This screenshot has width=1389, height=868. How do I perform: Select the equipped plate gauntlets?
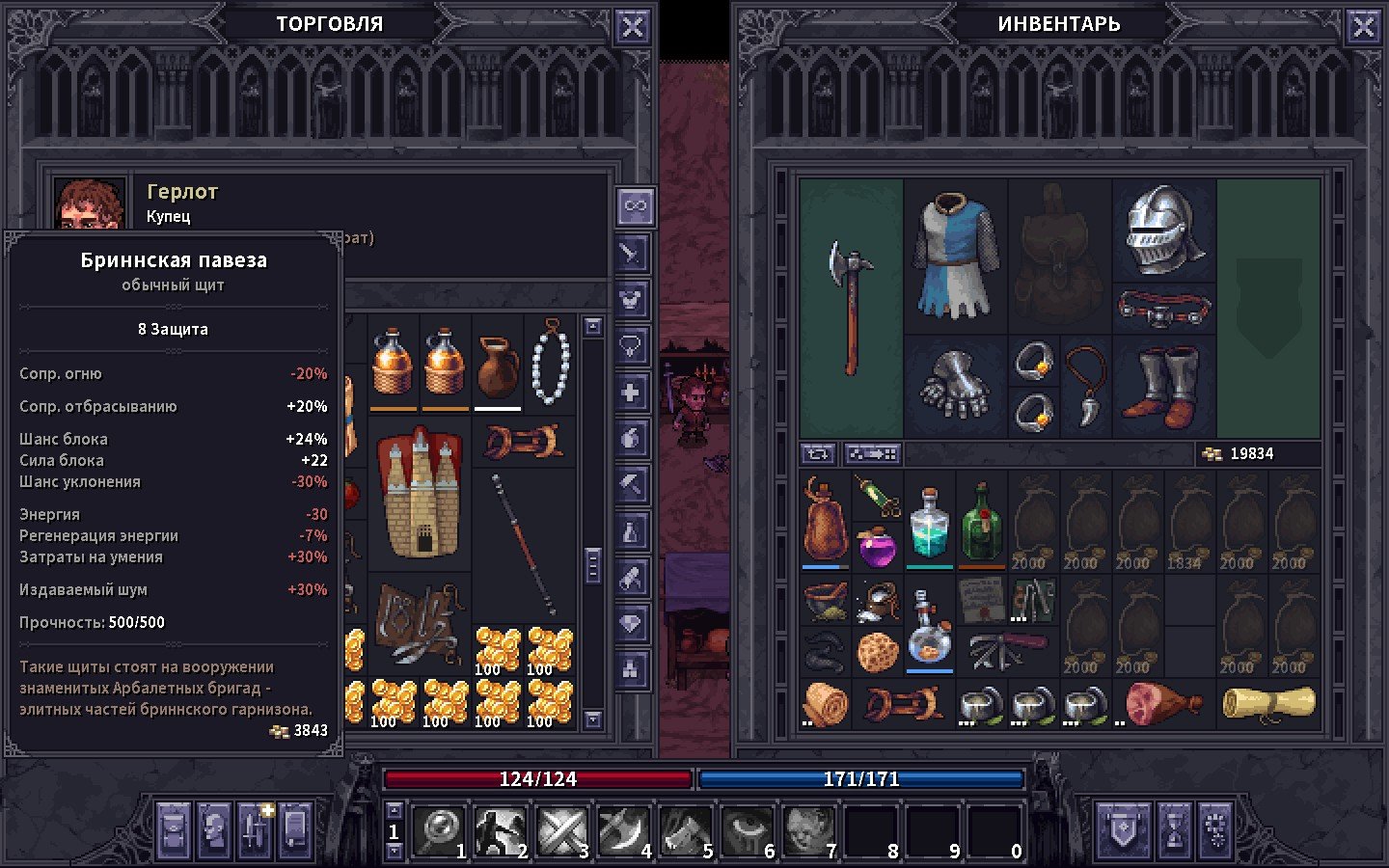coord(955,386)
